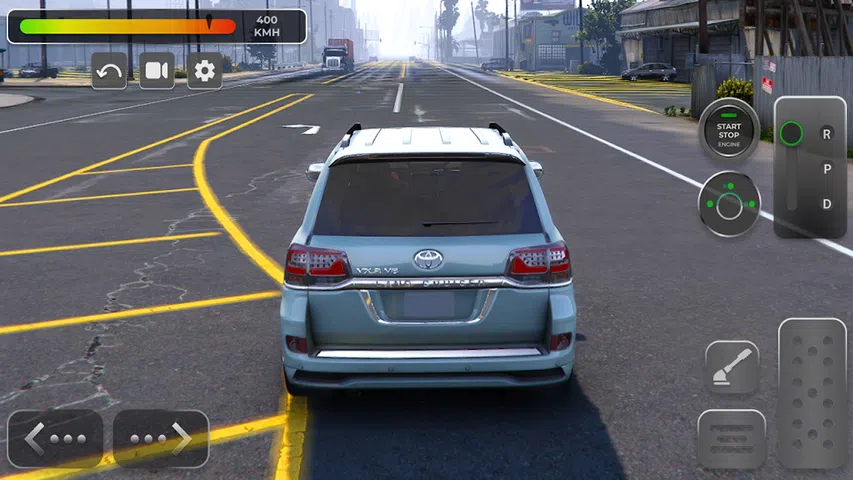Toggle the Start Stop Engine button
This screenshot has width=853, height=480.
click(x=729, y=129)
